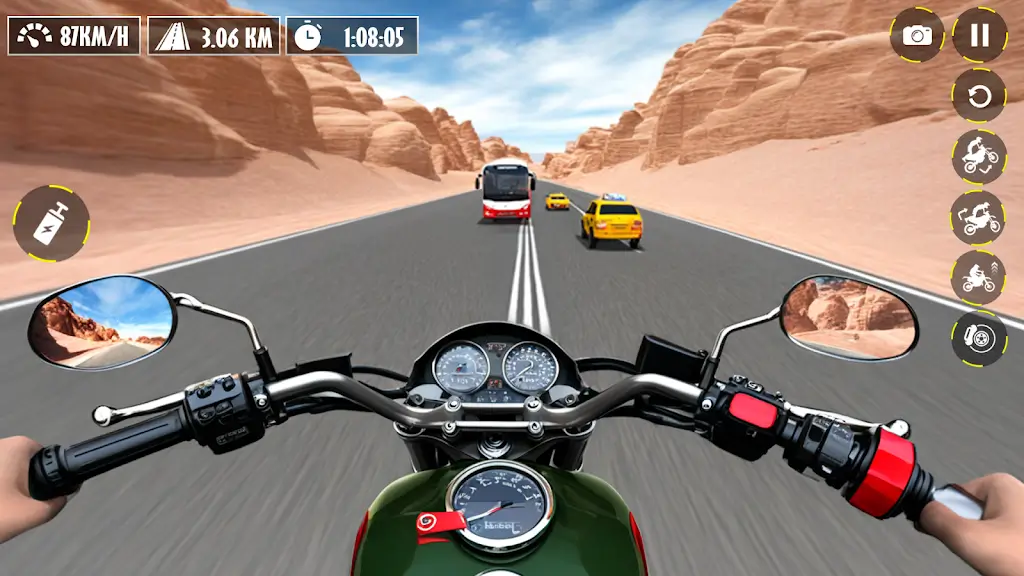This screenshot has height=576, width=1024.
Task: Pause the game
Action: [x=979, y=36]
